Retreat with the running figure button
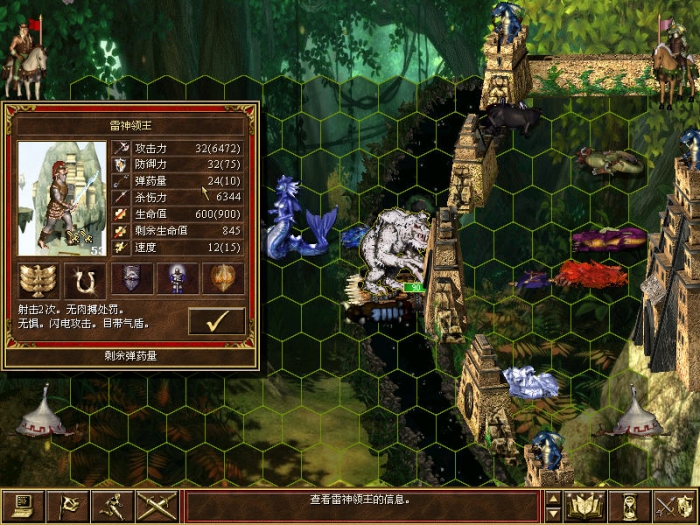This screenshot has width=700, height=525. (112, 506)
